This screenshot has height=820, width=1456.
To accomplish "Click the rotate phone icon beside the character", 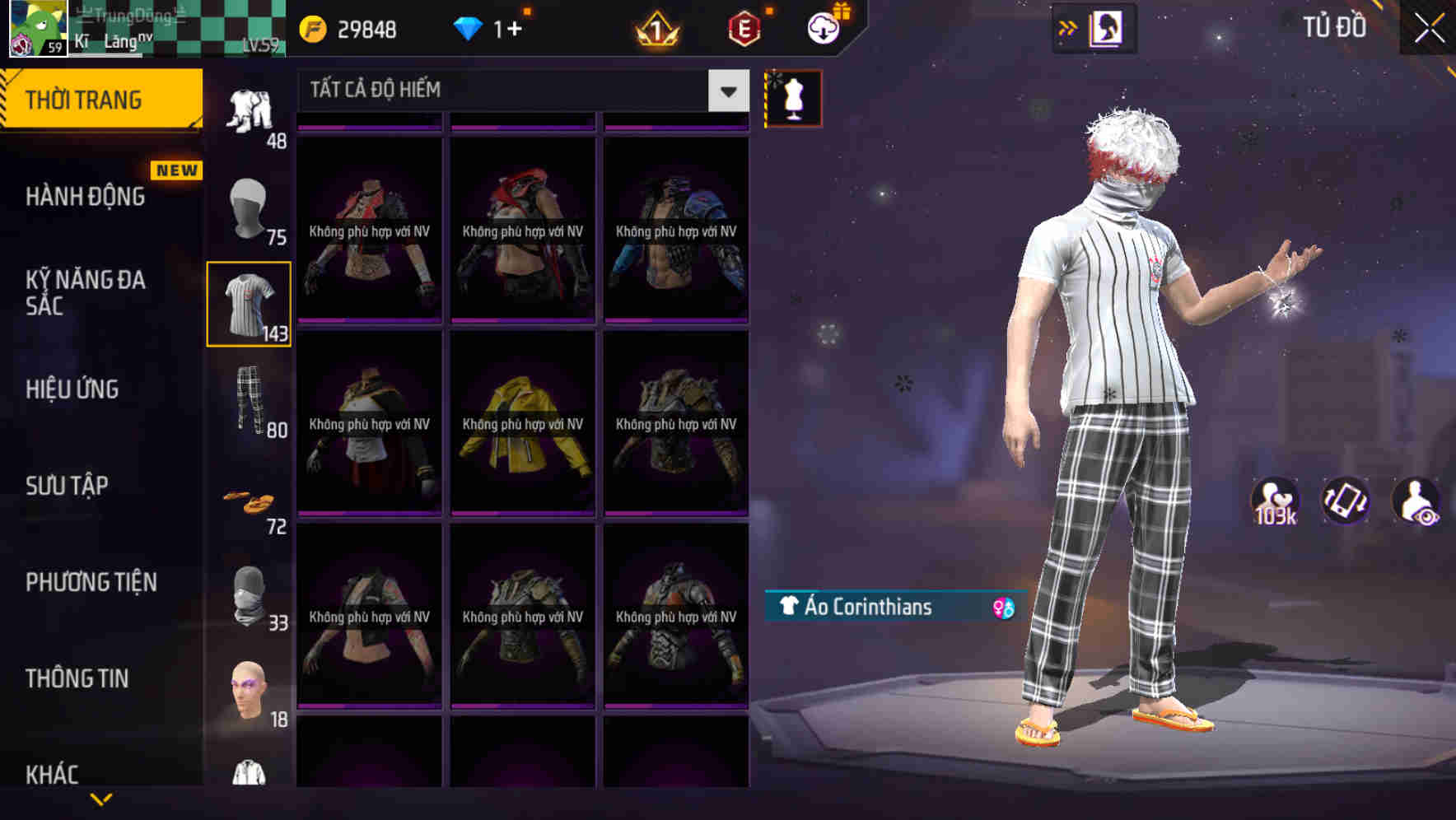I will pyautogui.click(x=1346, y=502).
